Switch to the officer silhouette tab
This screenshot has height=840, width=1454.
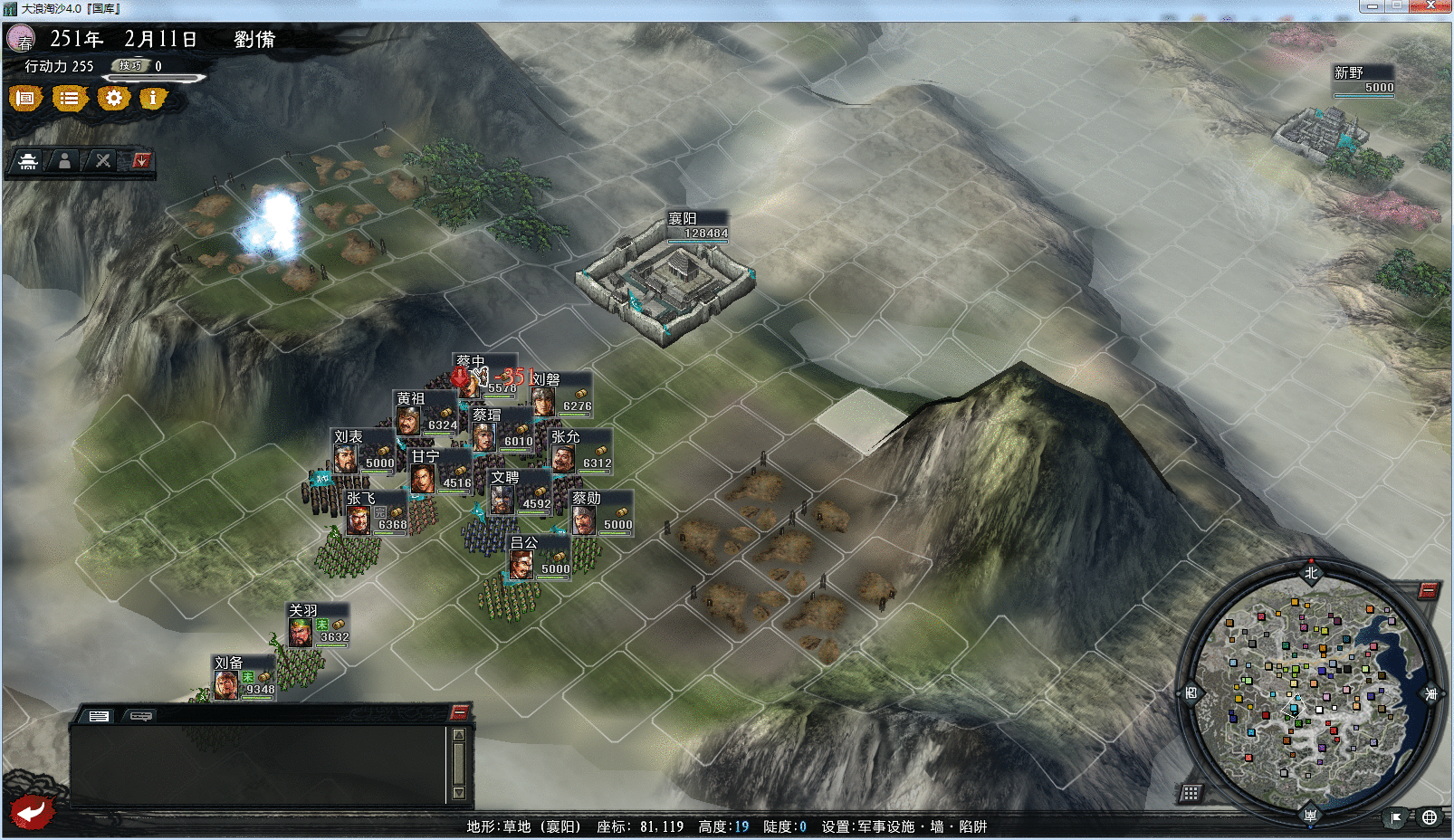click(64, 161)
